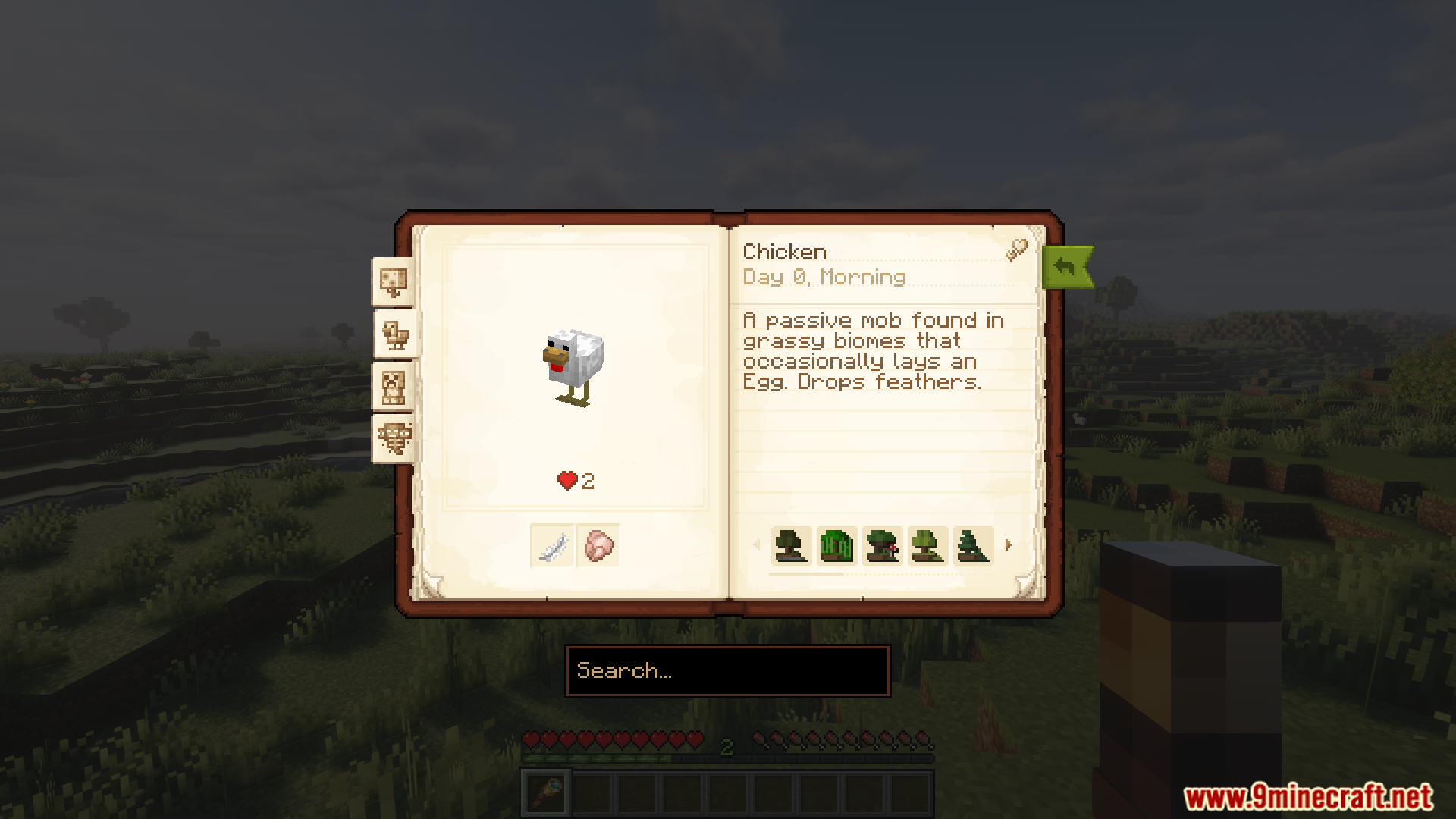Select the bee-face journal tab
This screenshot has width=1456, height=819.
click(x=394, y=438)
